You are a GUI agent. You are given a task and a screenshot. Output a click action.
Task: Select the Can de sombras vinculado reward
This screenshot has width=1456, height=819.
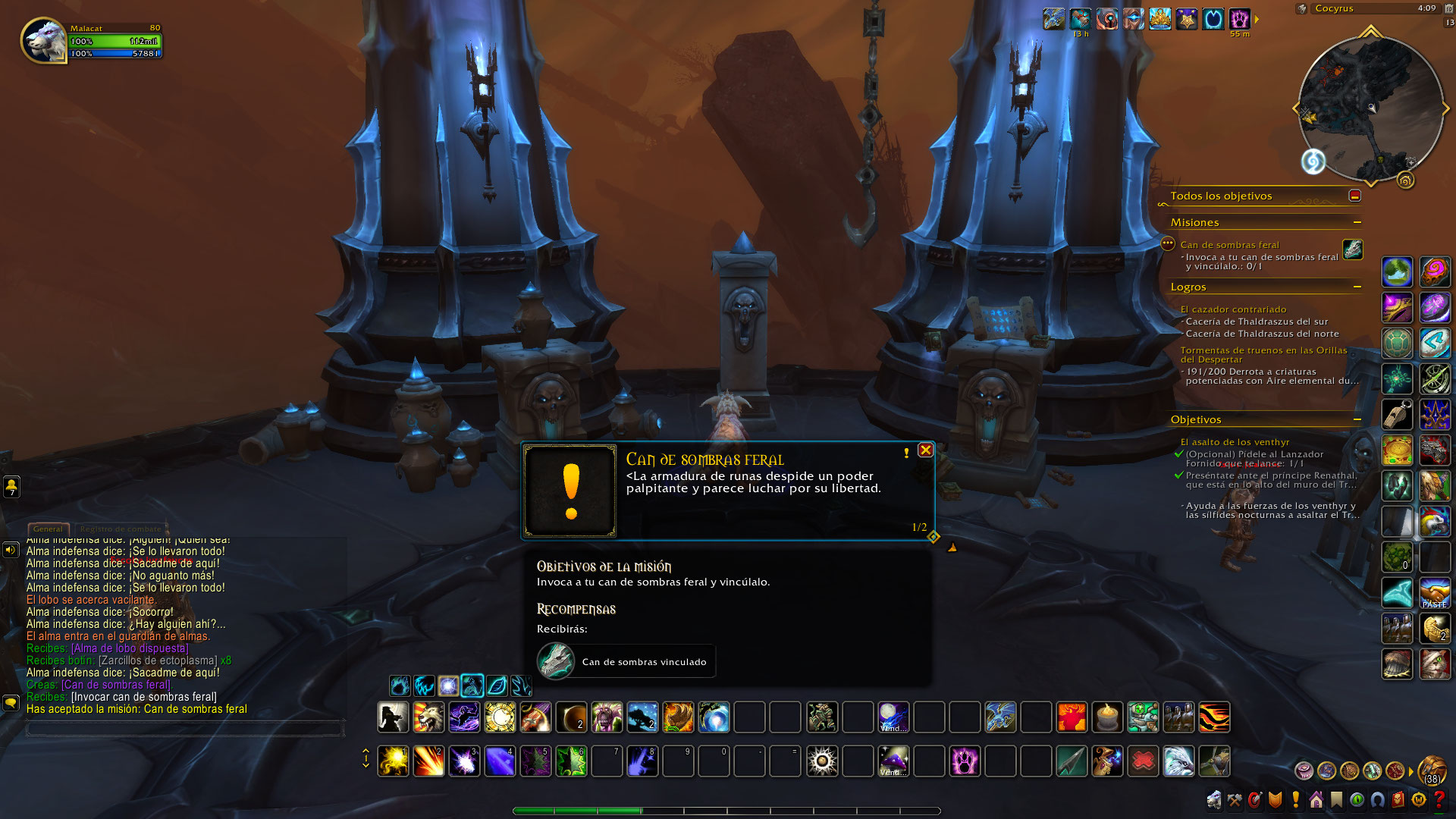coord(626,661)
